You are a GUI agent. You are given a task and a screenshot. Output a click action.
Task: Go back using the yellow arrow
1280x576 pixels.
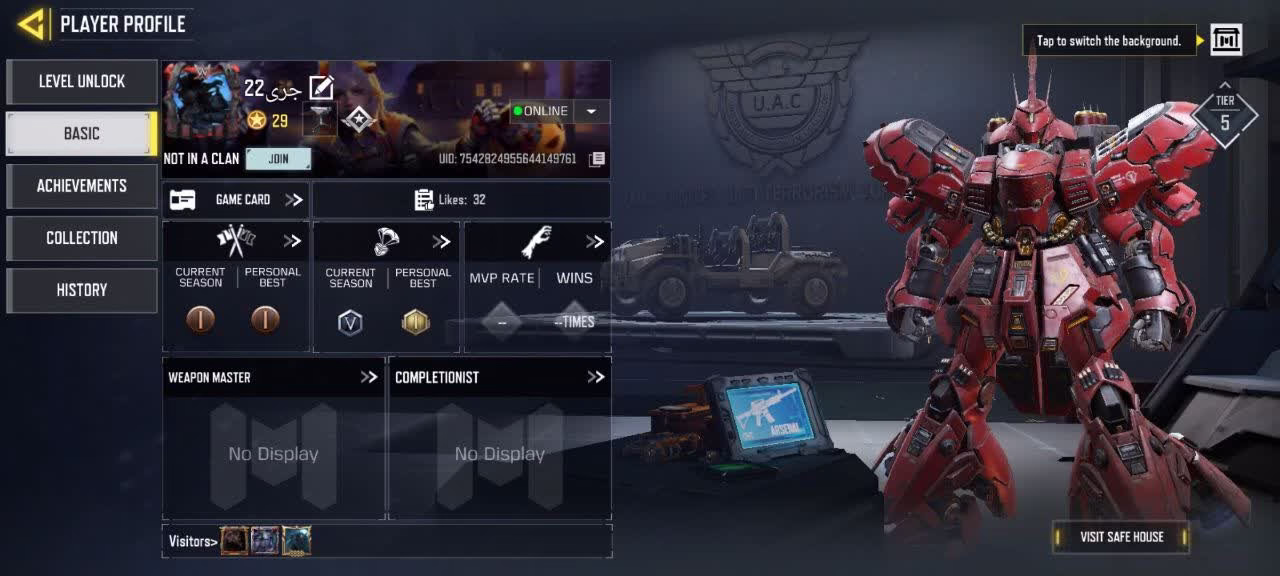pyautogui.click(x=31, y=24)
